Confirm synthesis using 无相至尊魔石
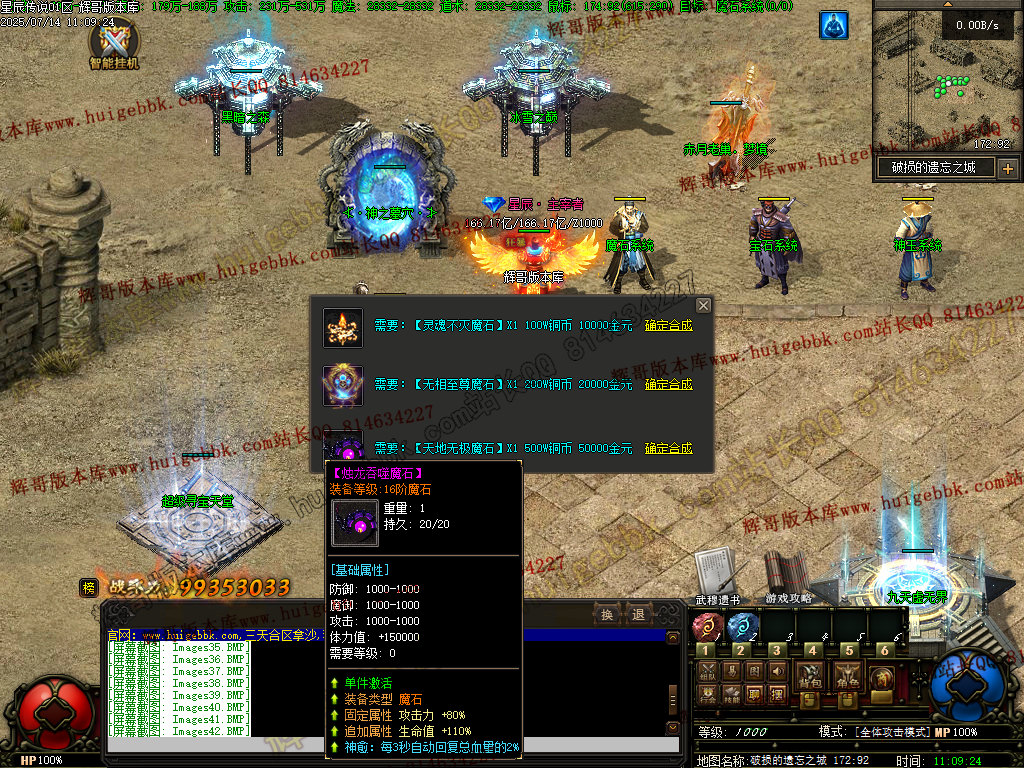The height and width of the screenshot is (768, 1024). 668,384
